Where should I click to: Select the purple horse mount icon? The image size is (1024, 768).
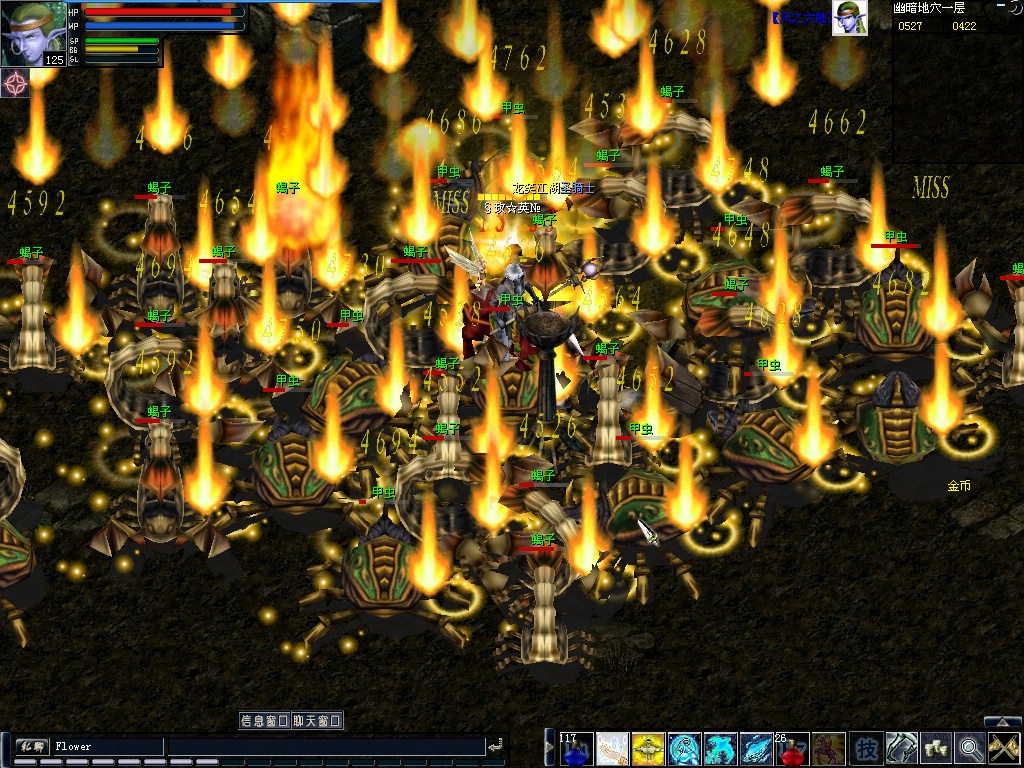(828, 748)
